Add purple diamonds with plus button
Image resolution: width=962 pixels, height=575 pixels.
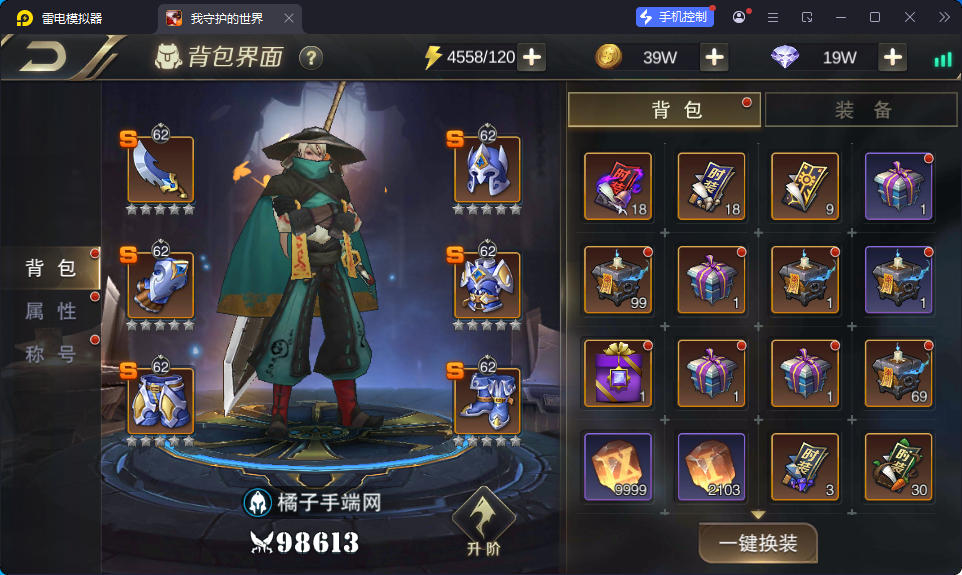tap(892, 57)
